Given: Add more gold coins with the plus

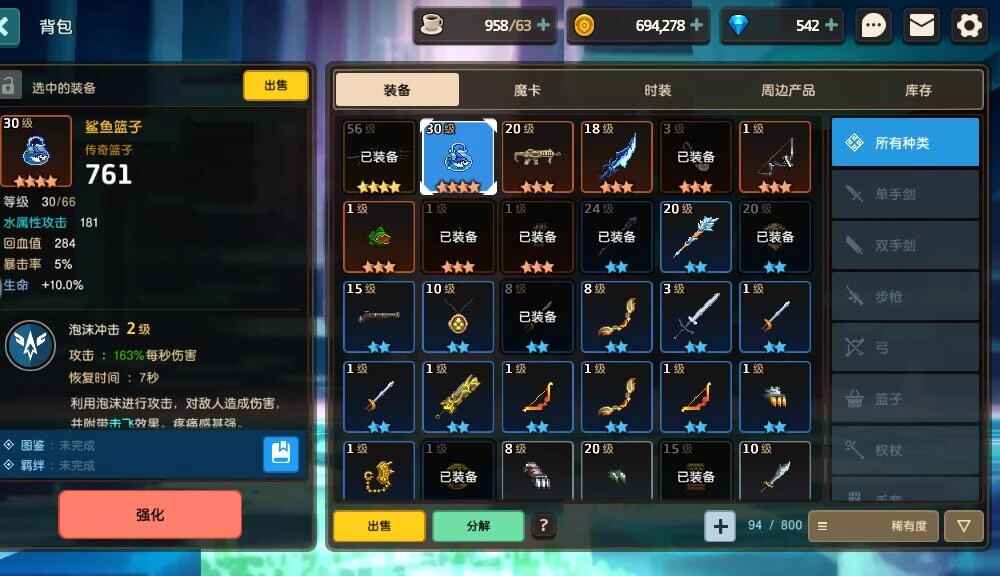Looking at the screenshot, I should click(x=696, y=26).
